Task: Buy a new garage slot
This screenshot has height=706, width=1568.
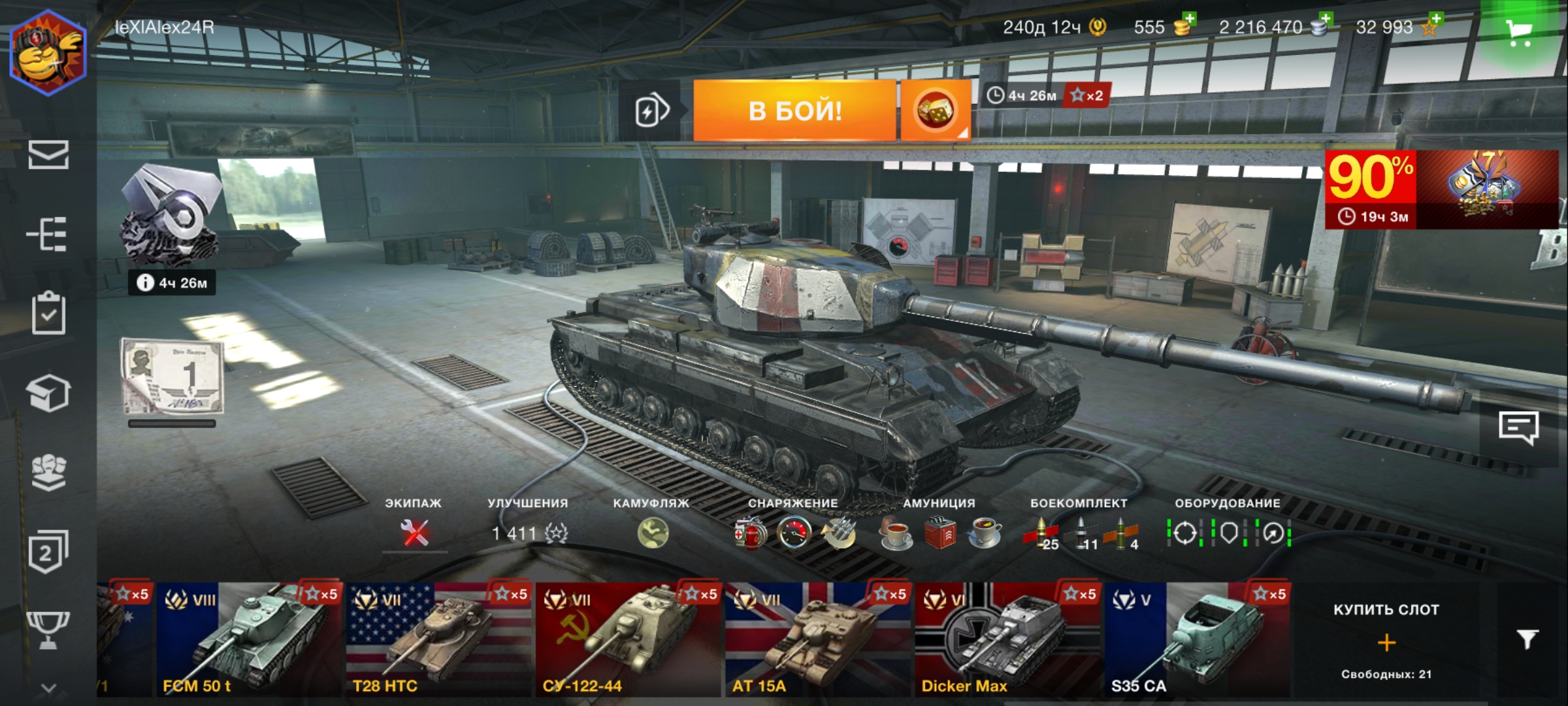Action: pos(1386,642)
